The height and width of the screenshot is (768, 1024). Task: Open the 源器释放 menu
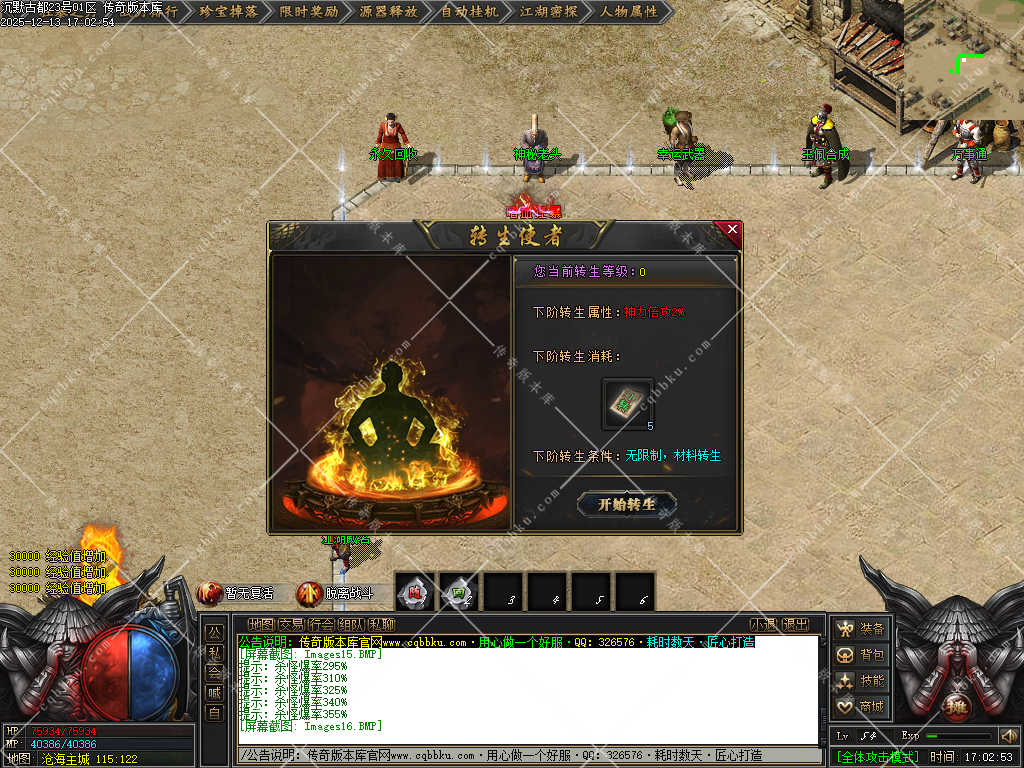tap(389, 12)
